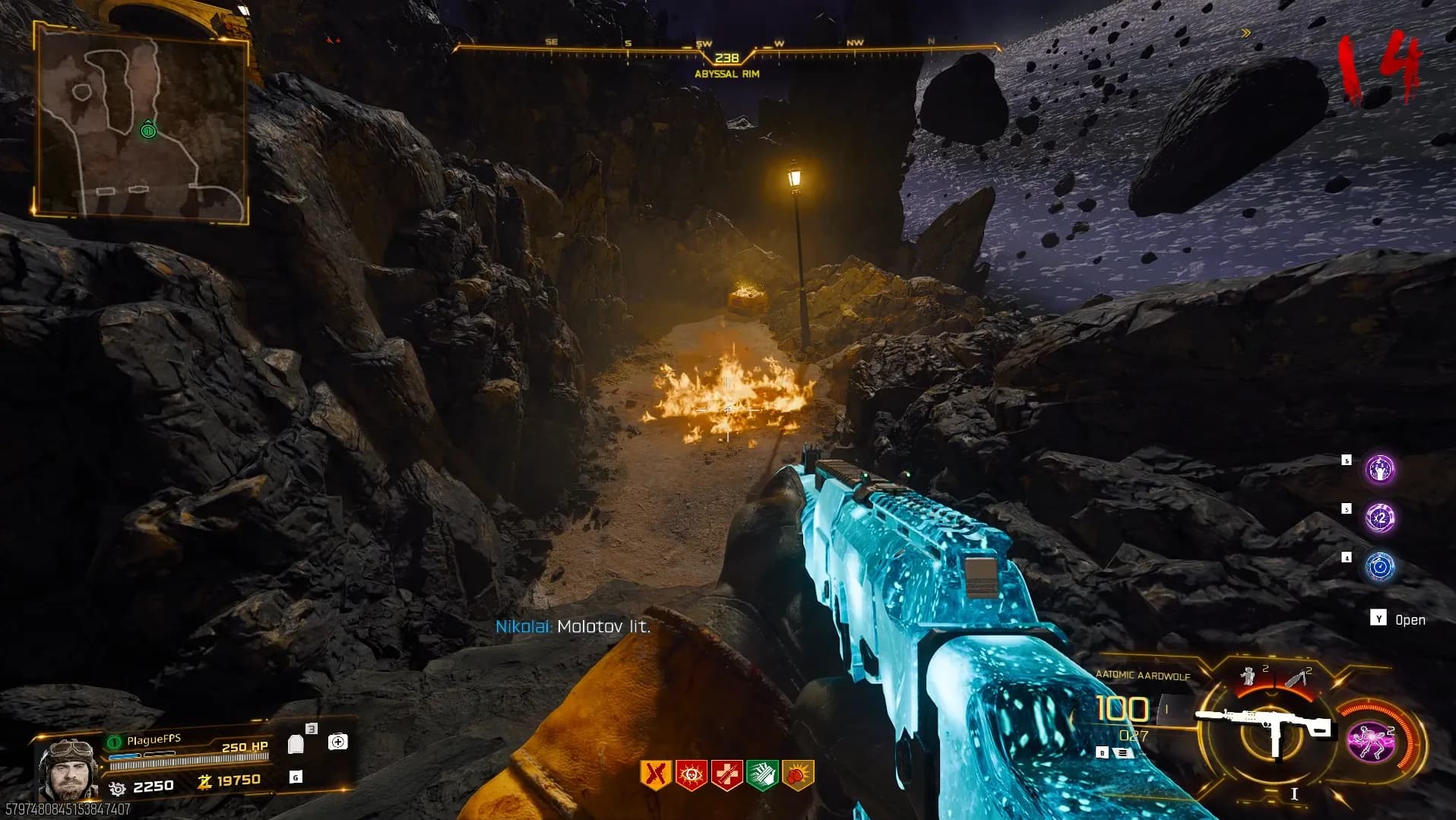
Task: Click the self-revive medkit icon
Action: 338,742
